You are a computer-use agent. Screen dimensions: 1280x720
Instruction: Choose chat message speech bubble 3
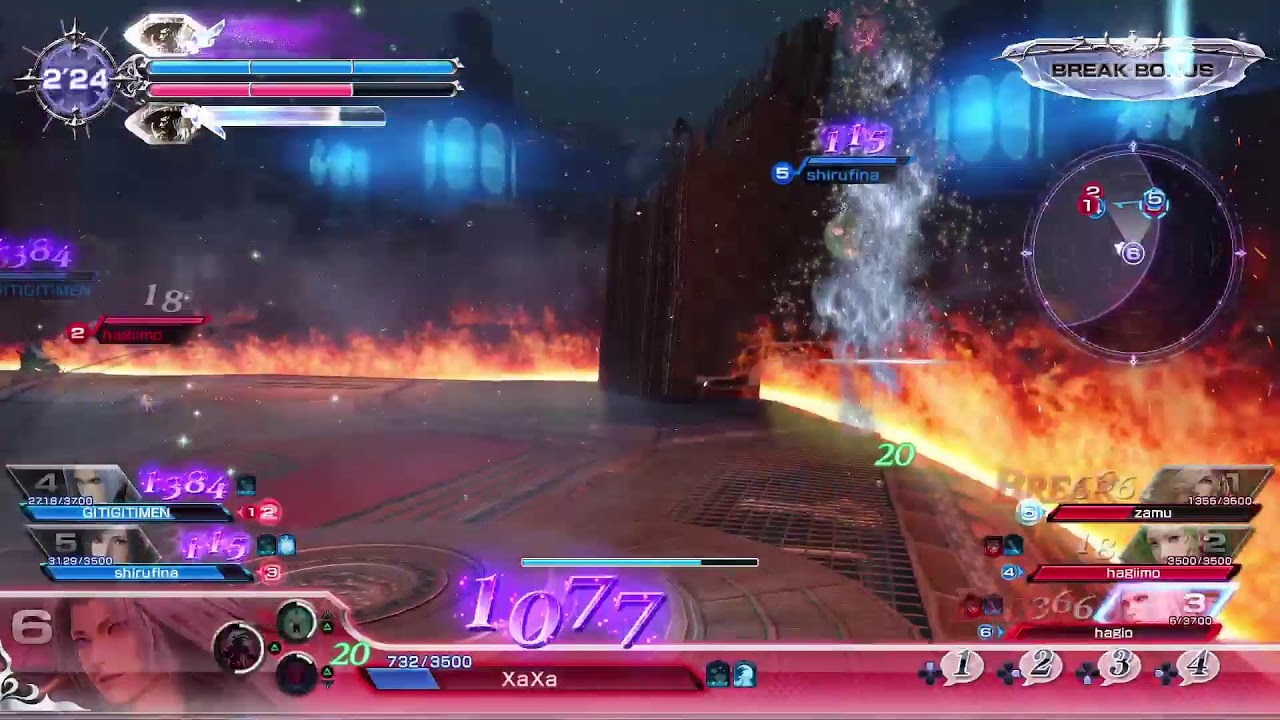point(1119,666)
